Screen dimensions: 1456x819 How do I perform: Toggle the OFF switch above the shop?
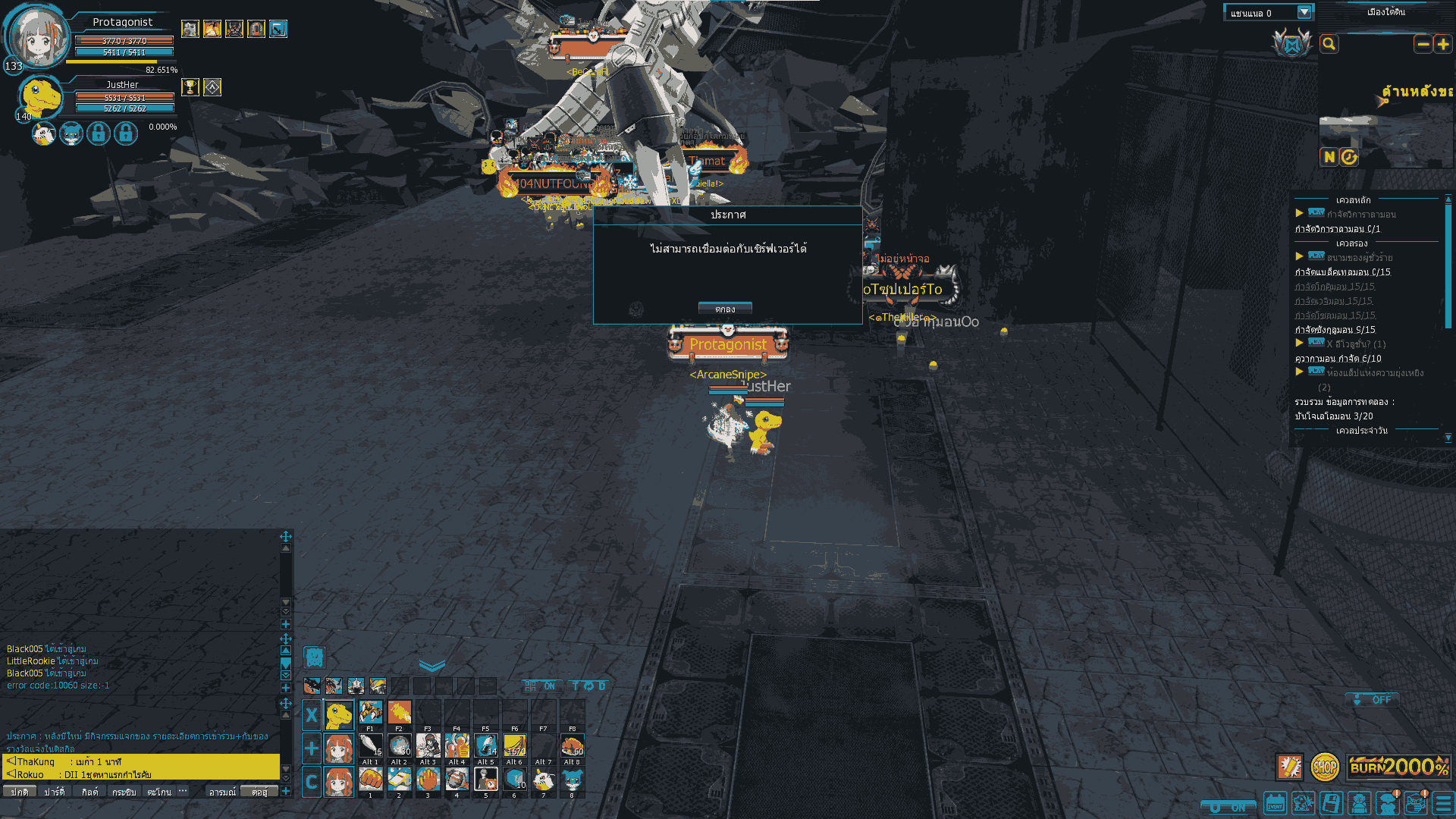pos(1373,699)
